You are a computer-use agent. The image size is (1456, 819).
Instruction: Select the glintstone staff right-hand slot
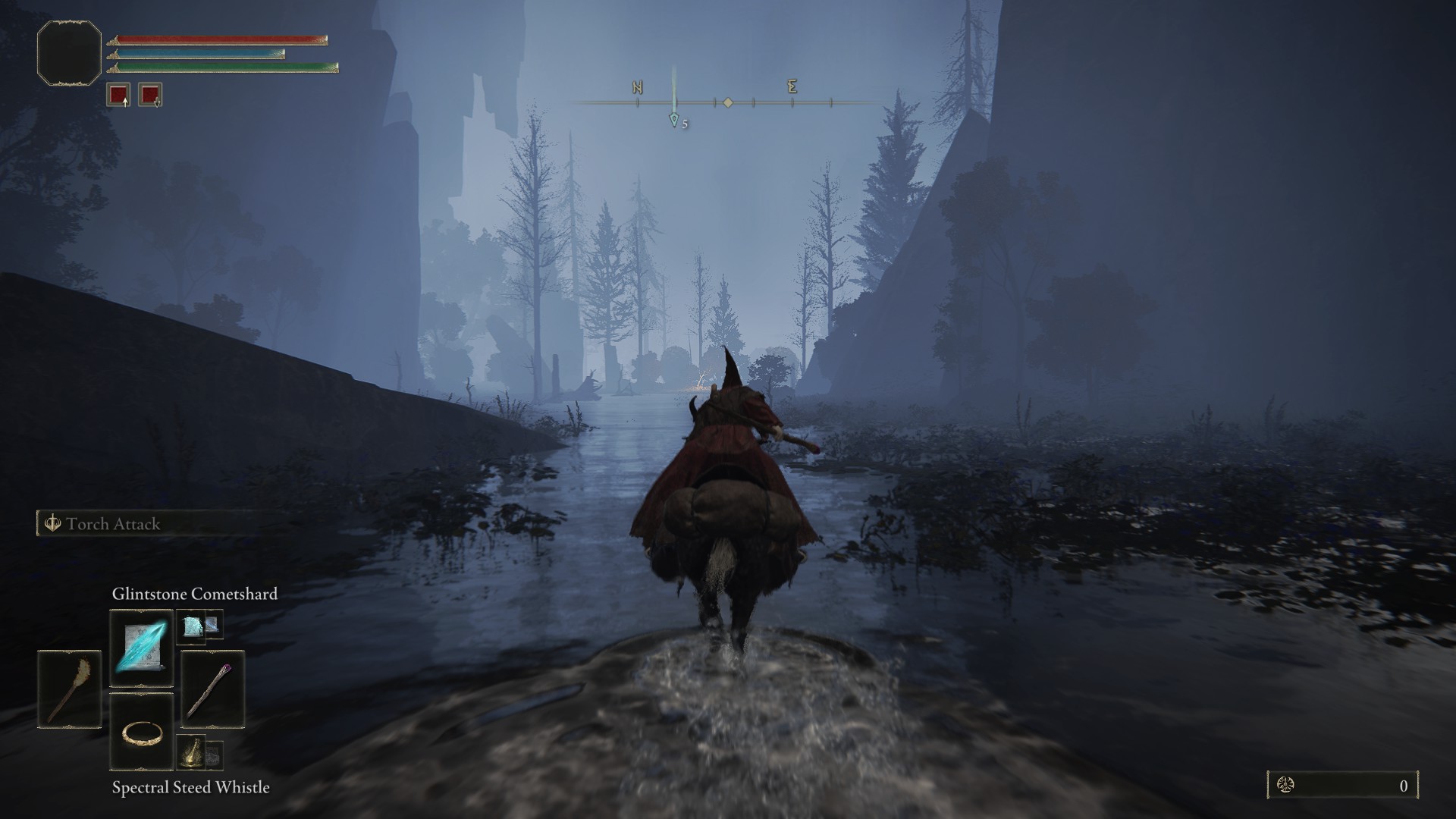coord(212,689)
